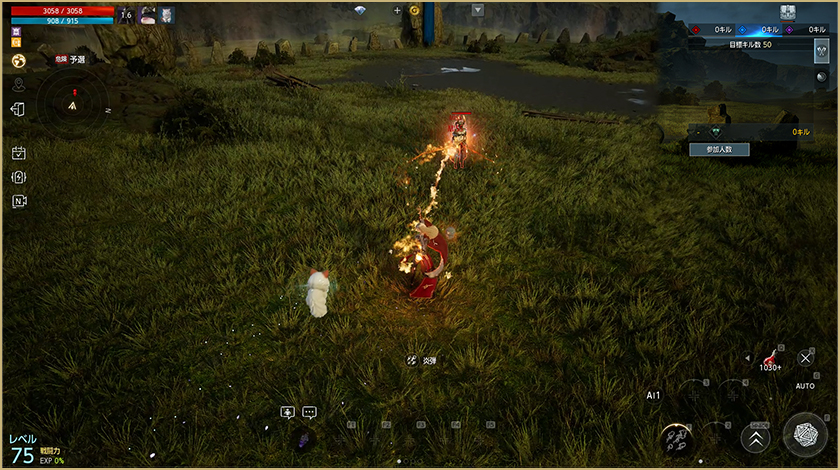Open the calendar checklist icon

click(18, 153)
